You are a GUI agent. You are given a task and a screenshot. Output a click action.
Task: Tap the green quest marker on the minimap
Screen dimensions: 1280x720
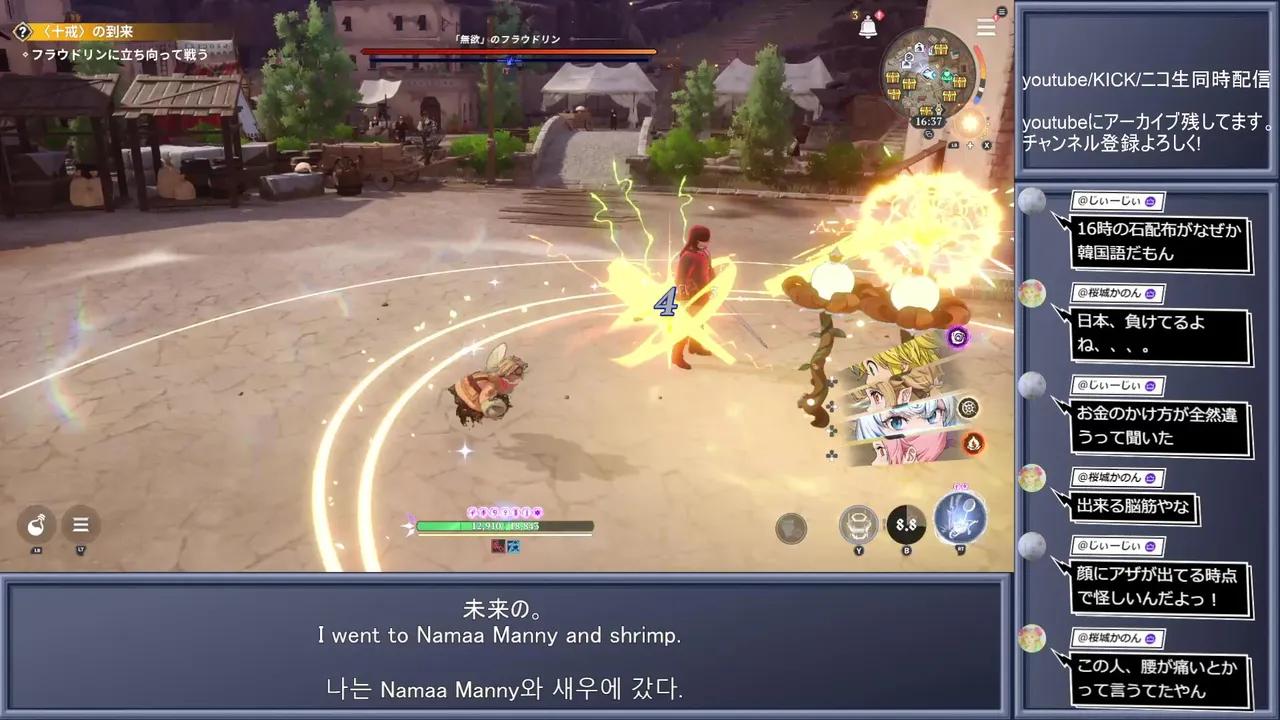[946, 75]
